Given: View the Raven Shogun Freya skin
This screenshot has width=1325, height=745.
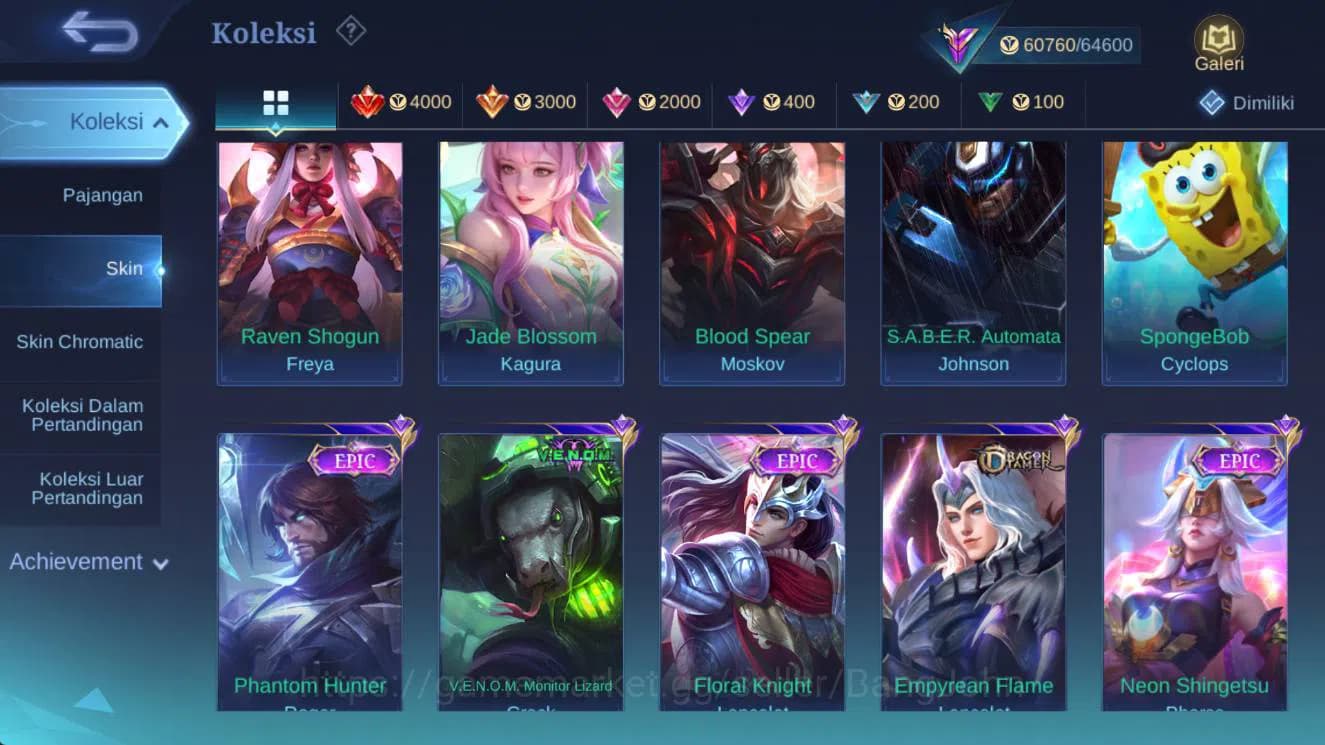Looking at the screenshot, I should 310,260.
